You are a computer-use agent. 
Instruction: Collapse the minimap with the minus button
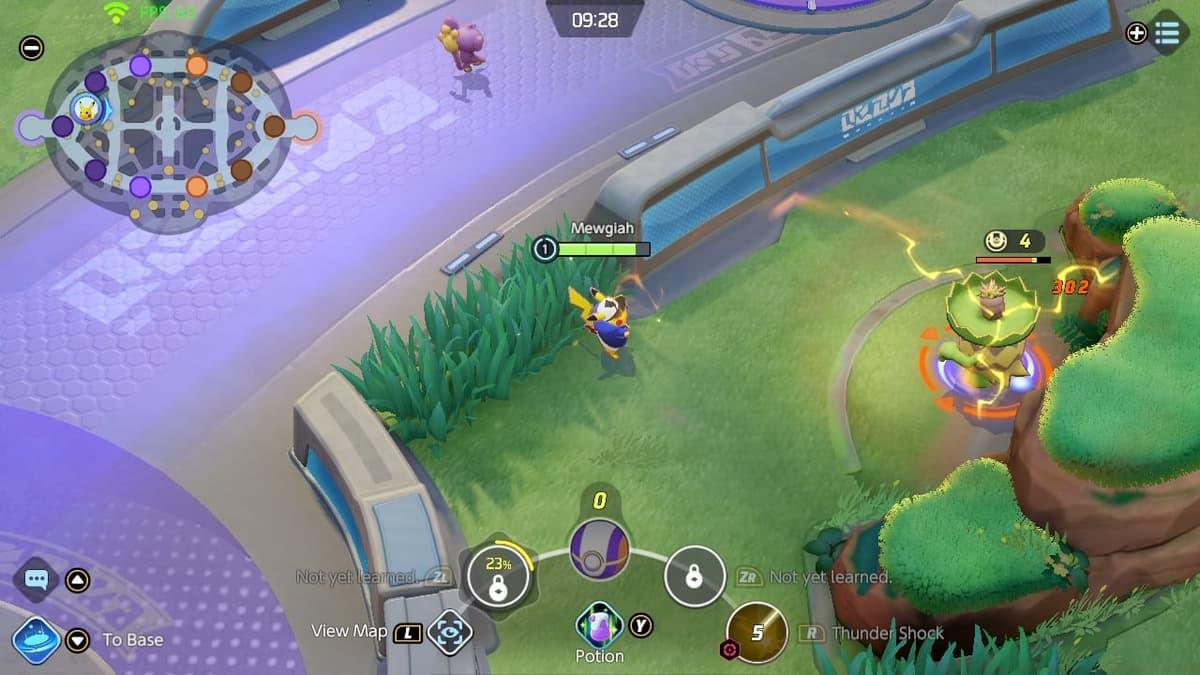32,47
